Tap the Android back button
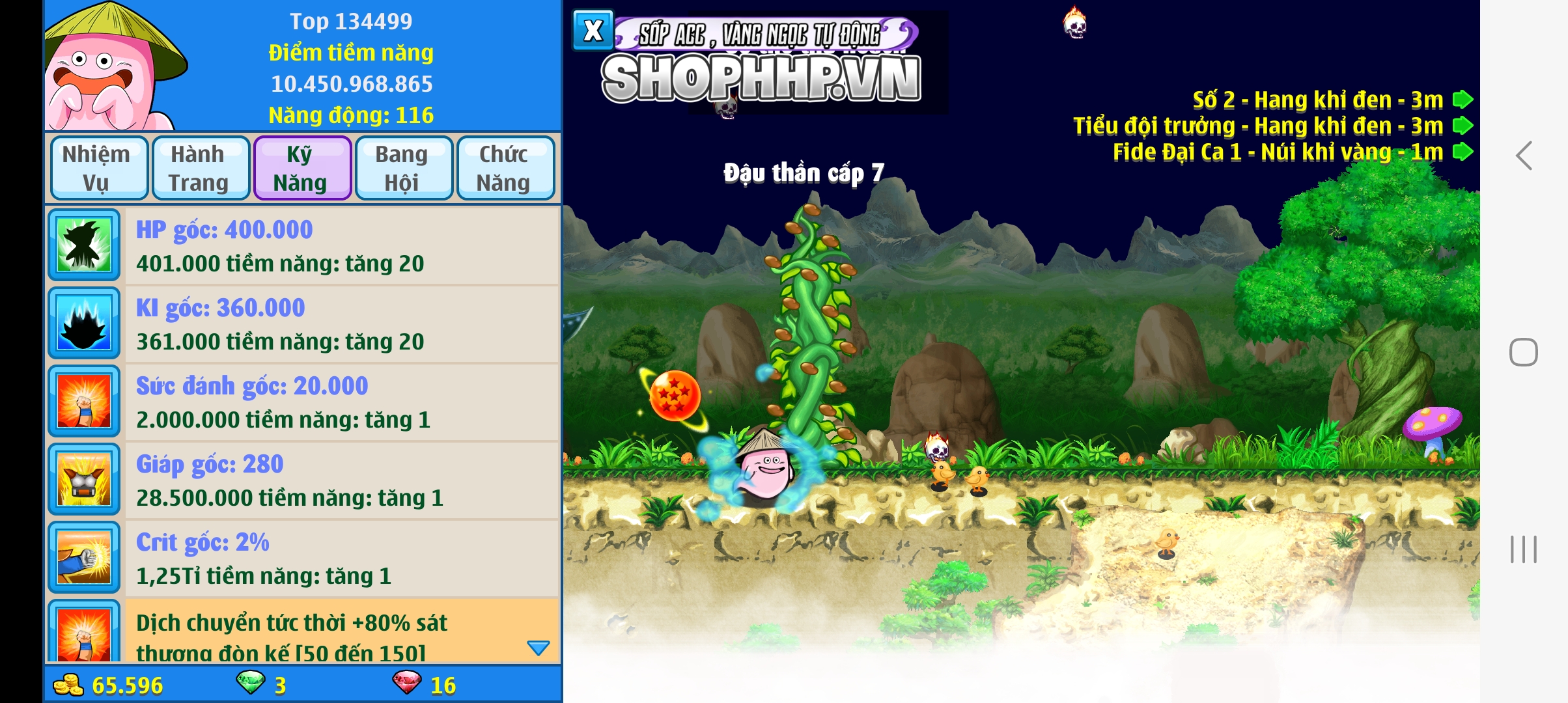The width and height of the screenshot is (1568, 703). (1524, 156)
